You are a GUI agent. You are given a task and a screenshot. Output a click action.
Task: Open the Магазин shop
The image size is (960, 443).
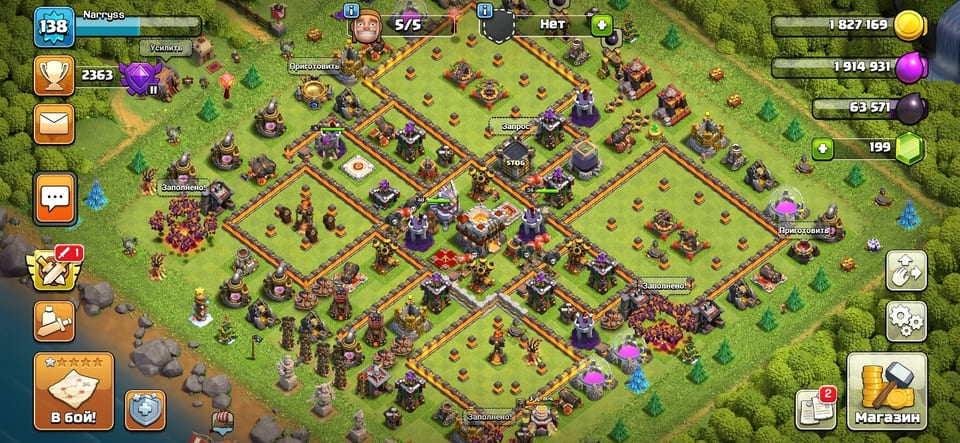pos(887,390)
